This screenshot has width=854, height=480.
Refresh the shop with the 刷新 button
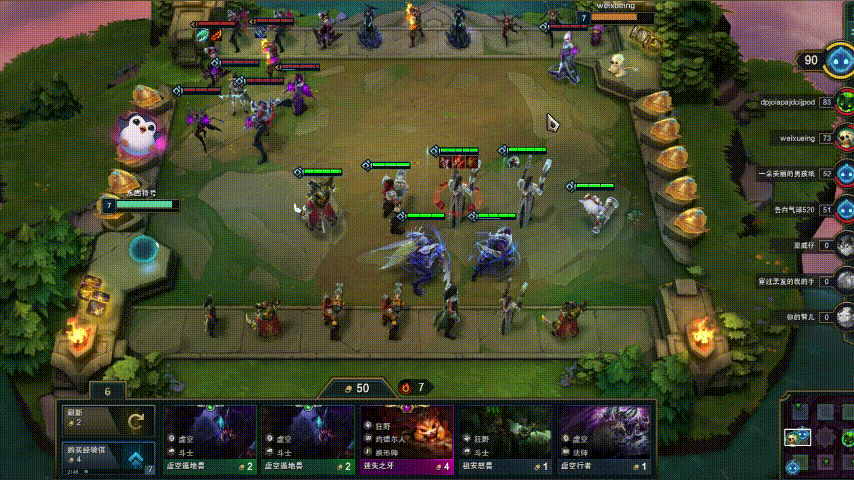pyautogui.click(x=108, y=419)
